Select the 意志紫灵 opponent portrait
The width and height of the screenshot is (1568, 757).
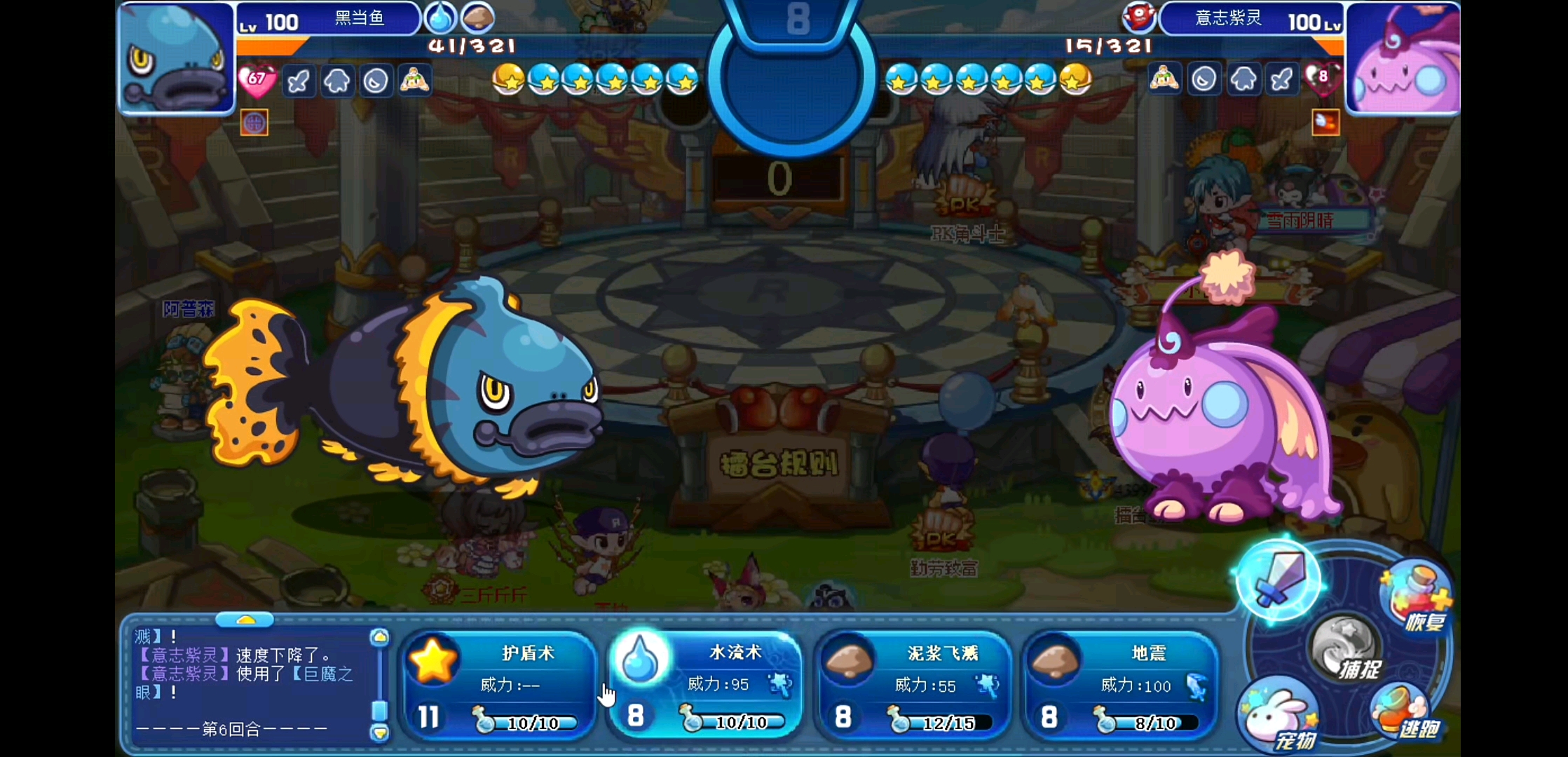[1403, 57]
